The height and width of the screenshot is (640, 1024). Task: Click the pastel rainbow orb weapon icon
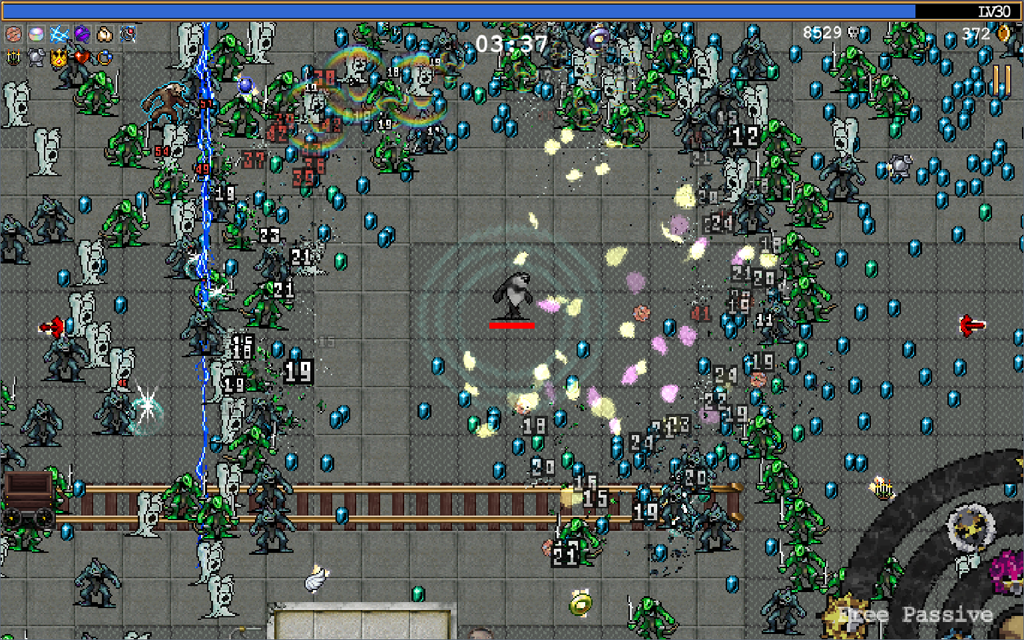pos(36,34)
